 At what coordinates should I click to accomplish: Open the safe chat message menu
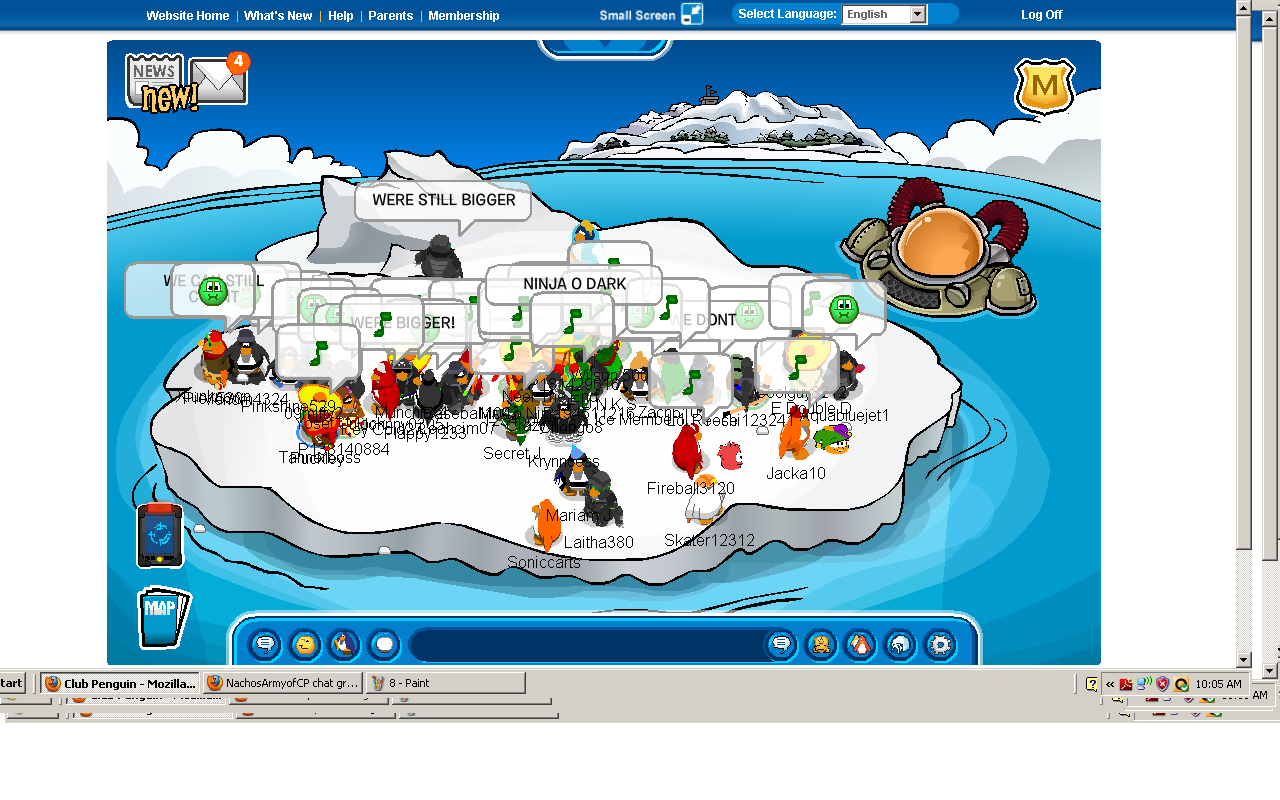(265, 645)
